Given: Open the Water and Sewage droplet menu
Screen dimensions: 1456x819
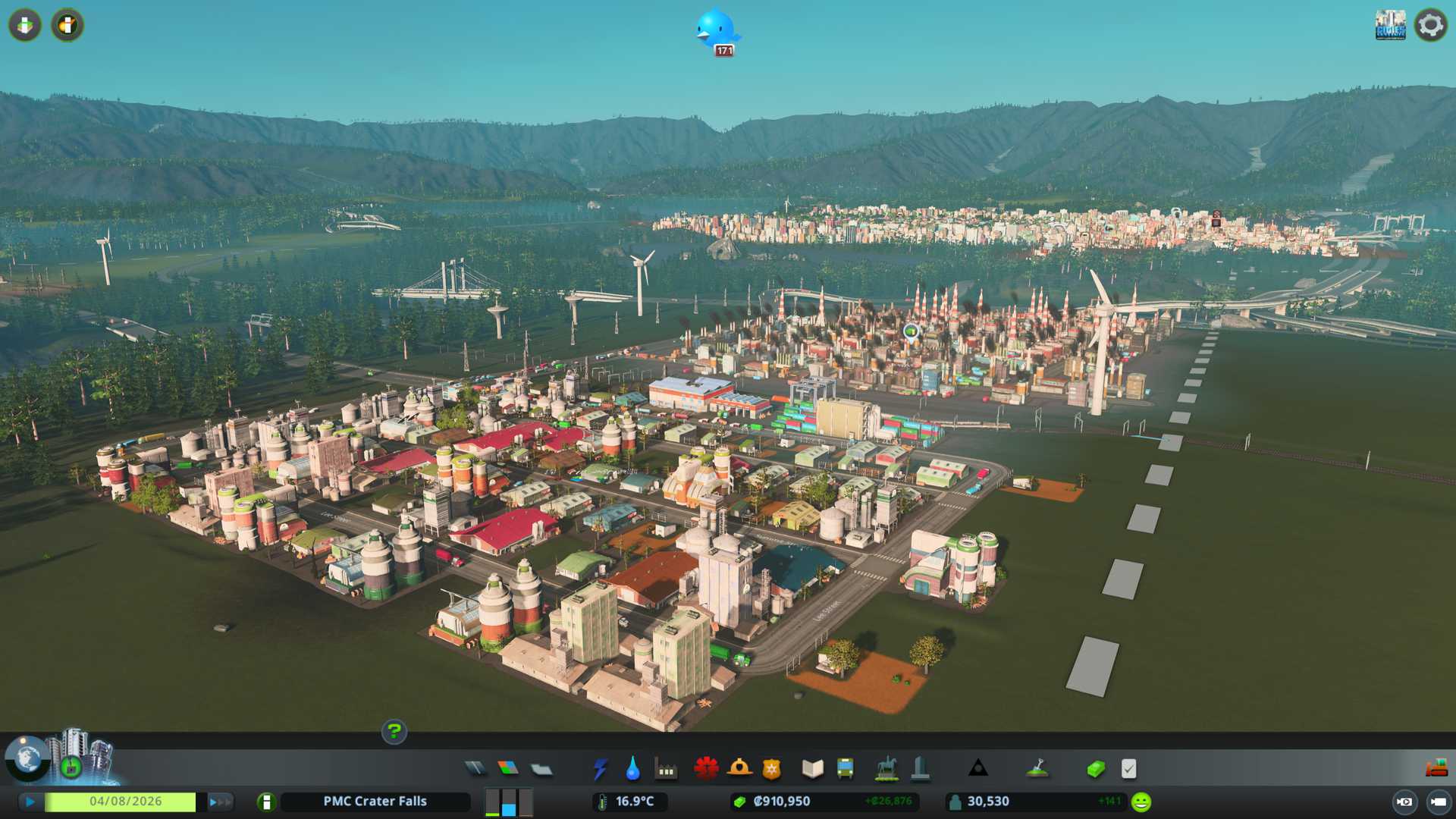Looking at the screenshot, I should tap(632, 769).
